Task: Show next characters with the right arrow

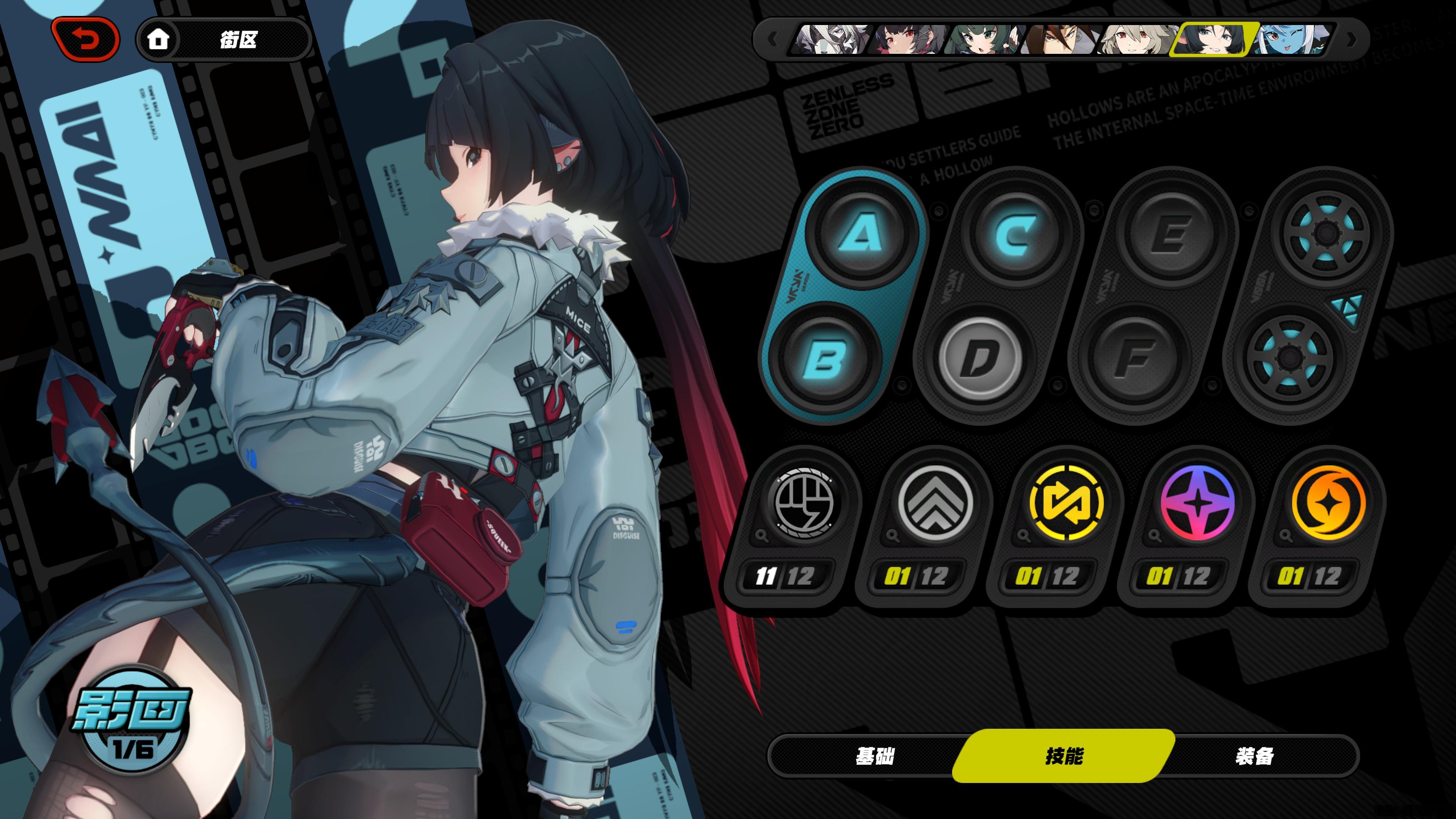Action: pos(1352,39)
